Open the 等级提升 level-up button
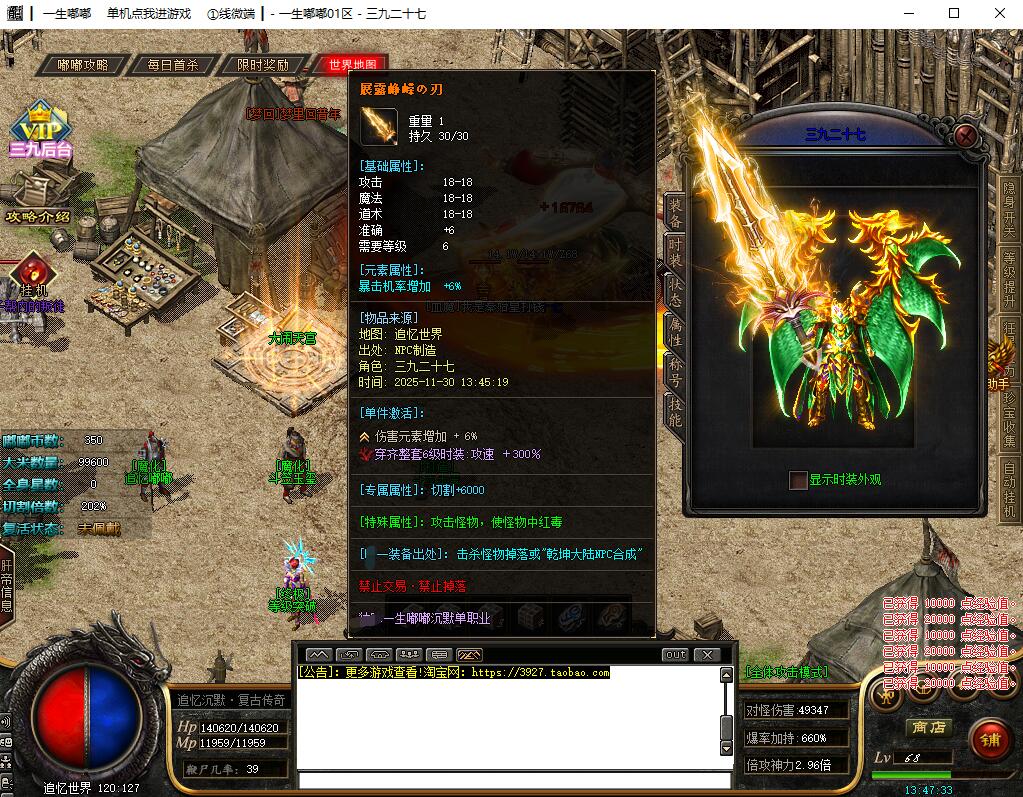The image size is (1023, 797). coord(1009,277)
